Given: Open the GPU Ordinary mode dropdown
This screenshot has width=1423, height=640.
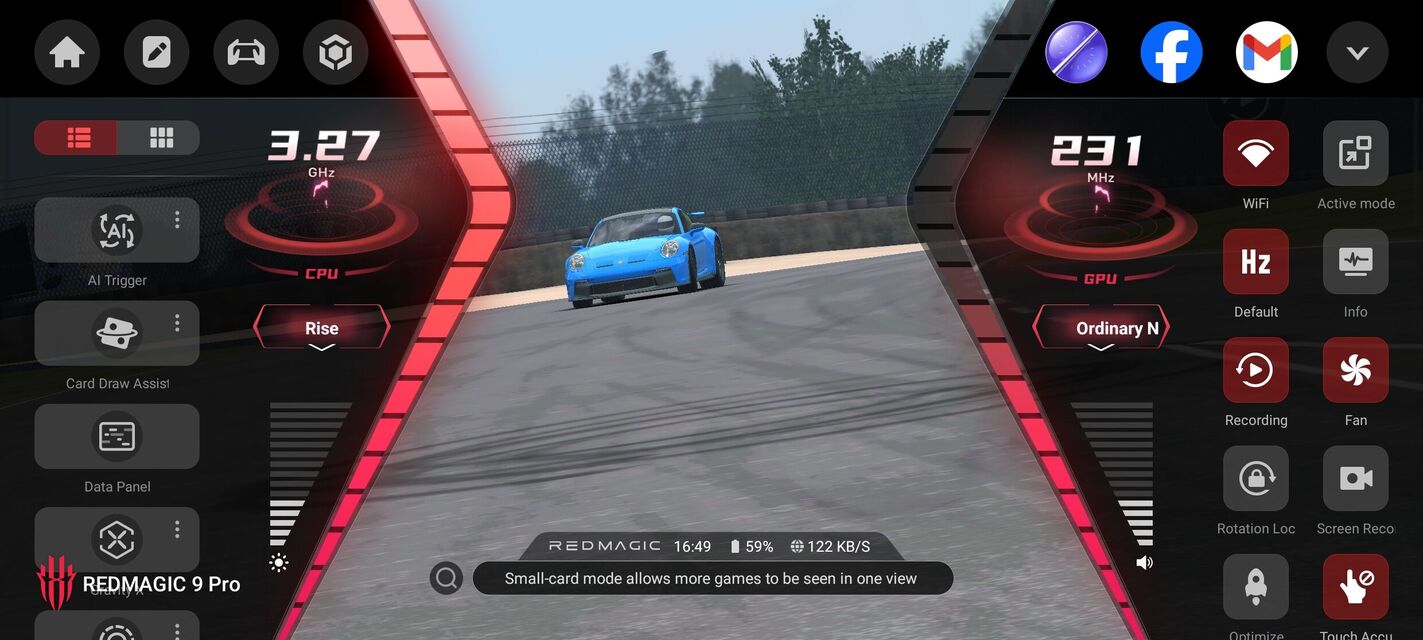Looking at the screenshot, I should [1101, 328].
